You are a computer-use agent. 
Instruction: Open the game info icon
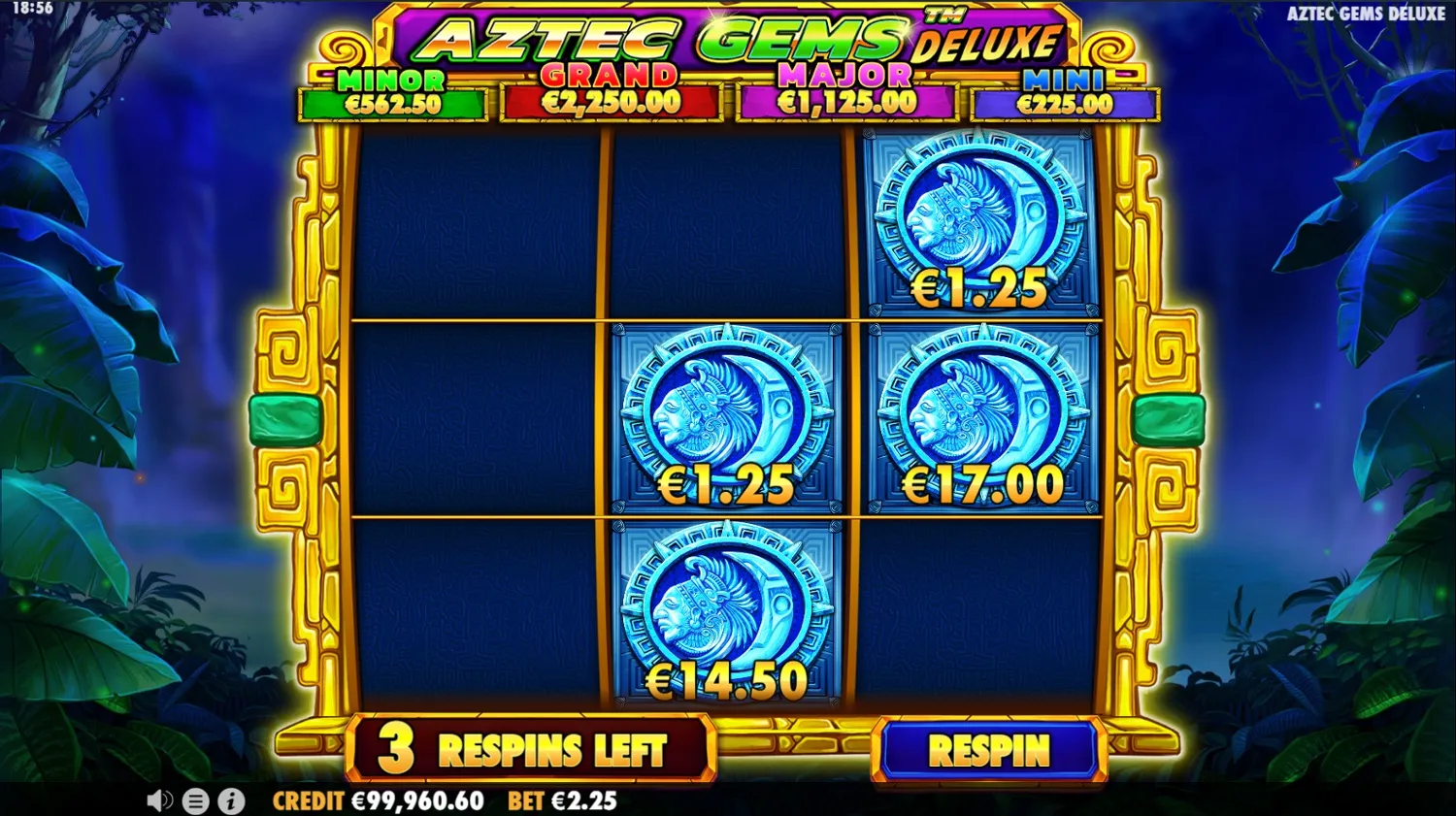pyautogui.click(x=231, y=801)
